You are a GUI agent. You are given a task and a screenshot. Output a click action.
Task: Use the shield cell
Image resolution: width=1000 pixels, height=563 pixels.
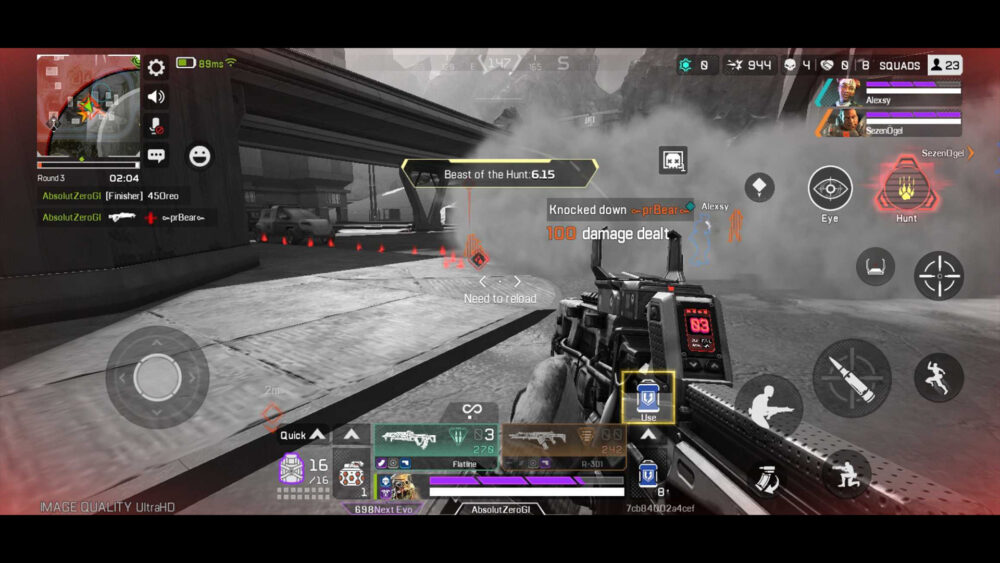point(648,397)
